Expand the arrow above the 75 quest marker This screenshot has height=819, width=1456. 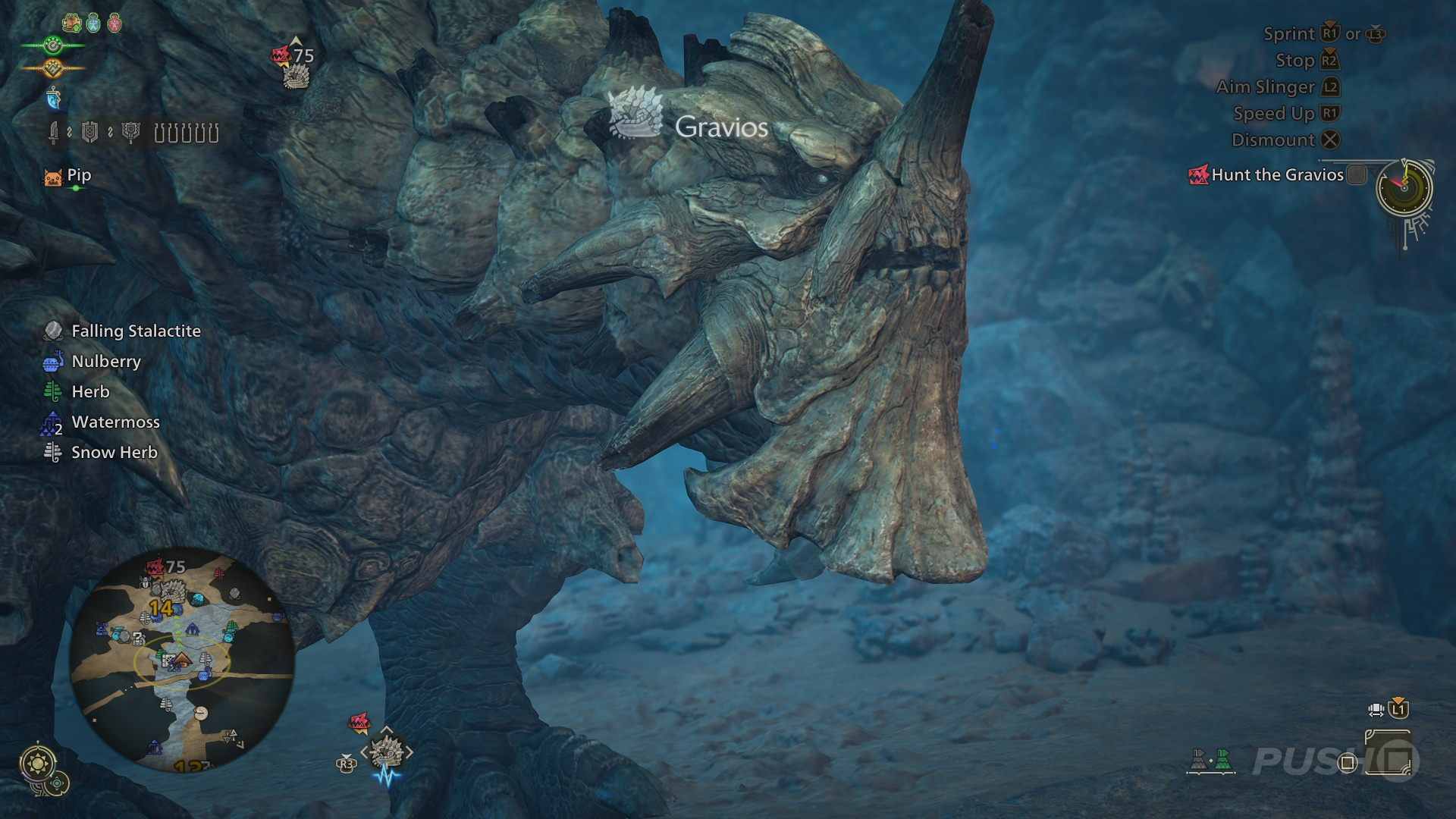295,40
